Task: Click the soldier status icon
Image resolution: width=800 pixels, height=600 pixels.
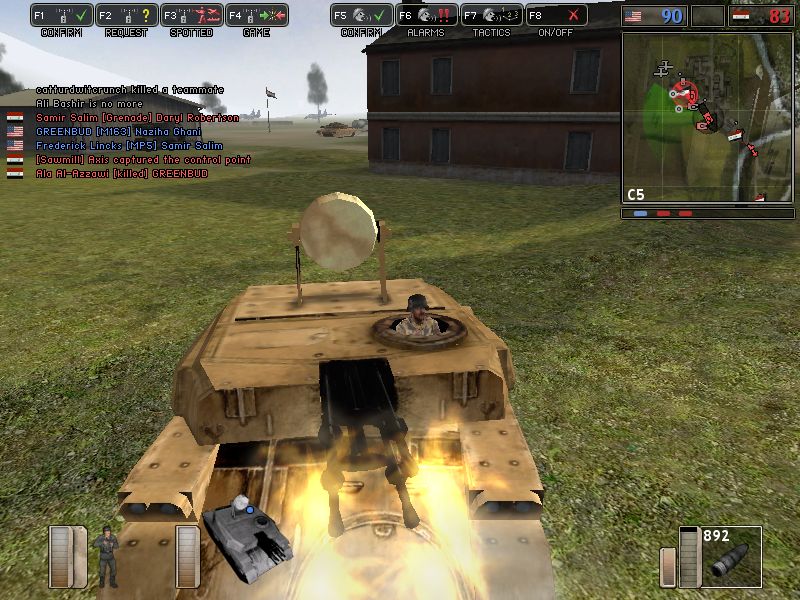Action: click(105, 557)
